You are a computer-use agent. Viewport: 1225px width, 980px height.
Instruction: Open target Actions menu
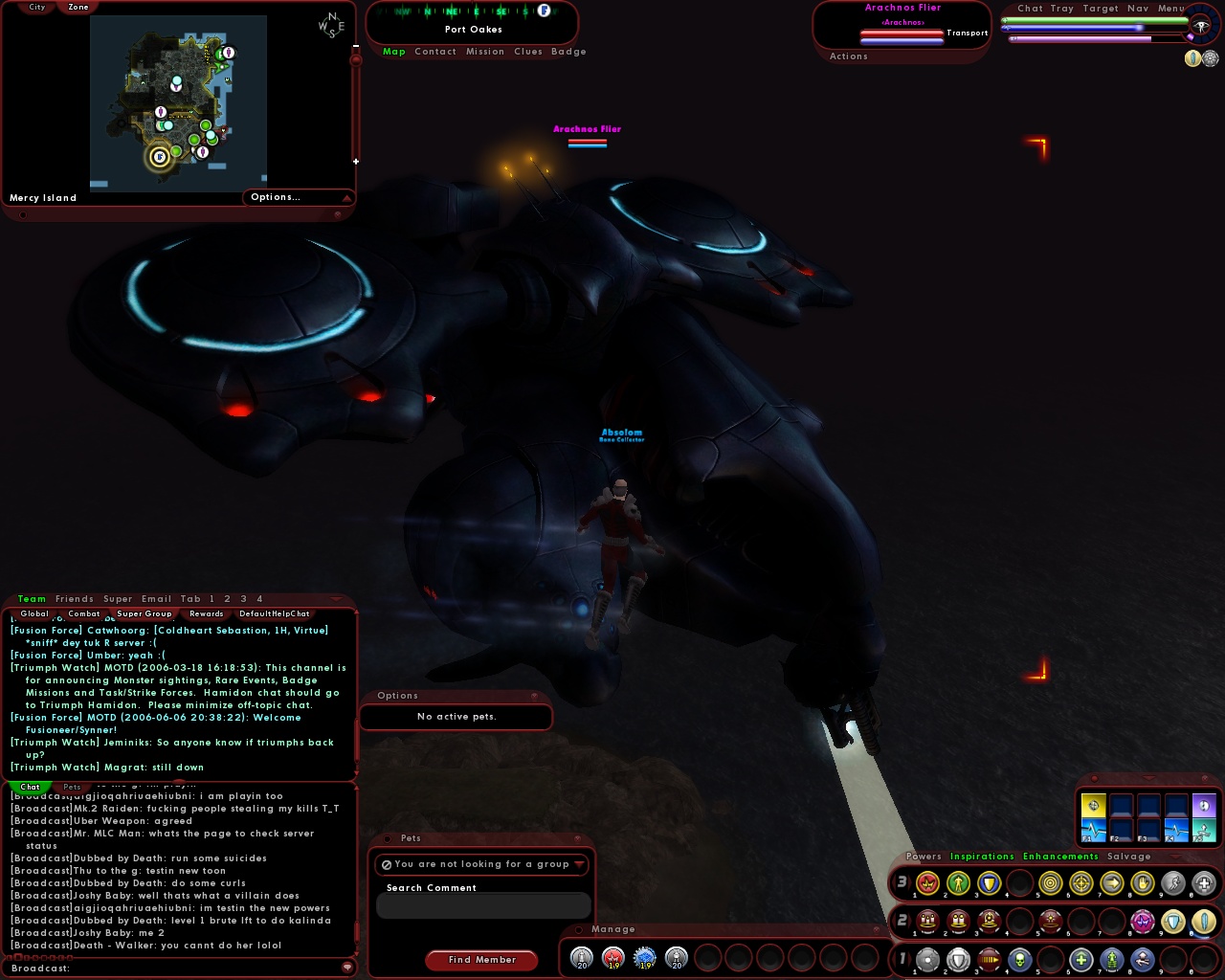[x=849, y=56]
